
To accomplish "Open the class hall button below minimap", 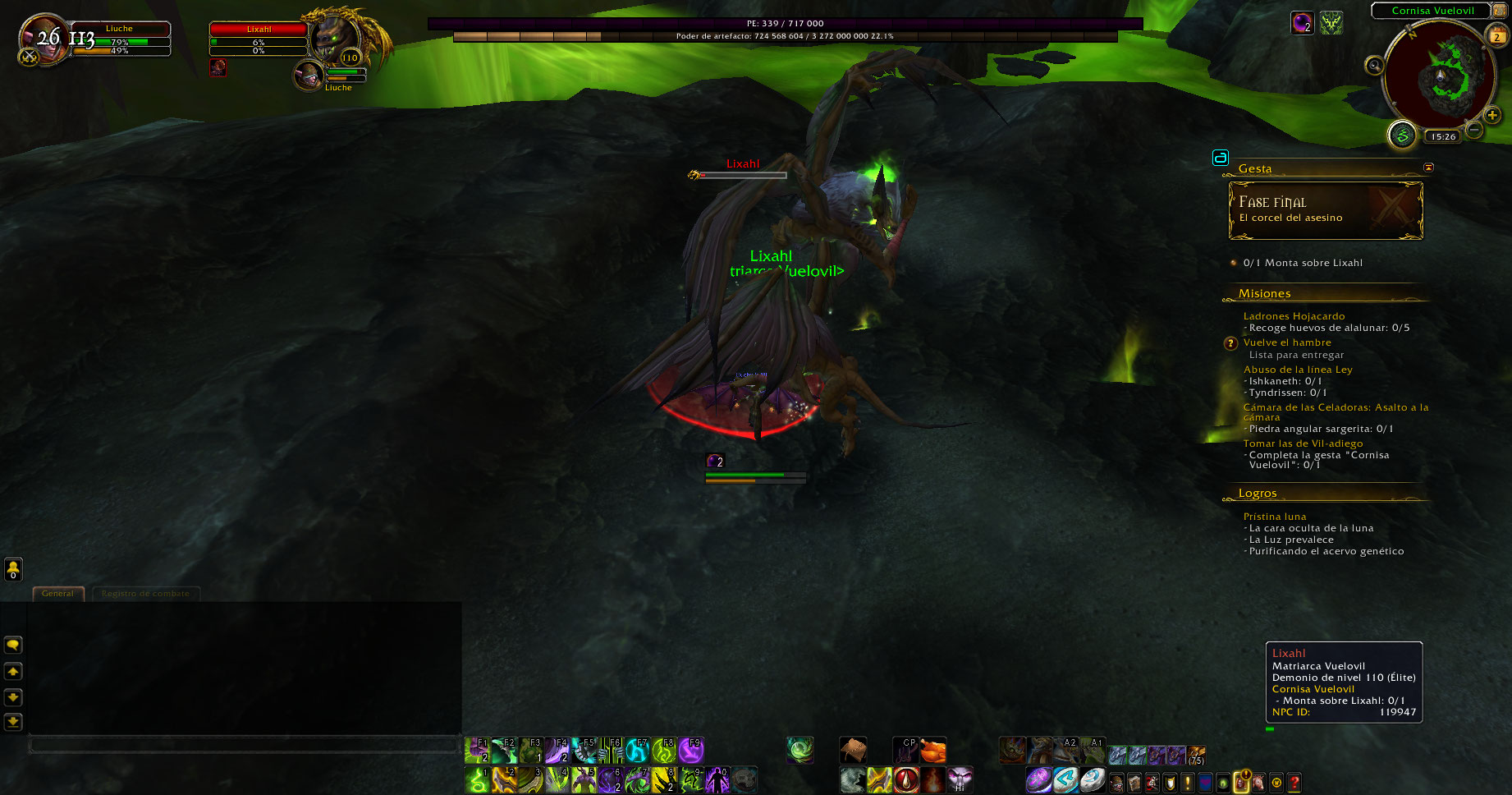I will [x=1402, y=135].
